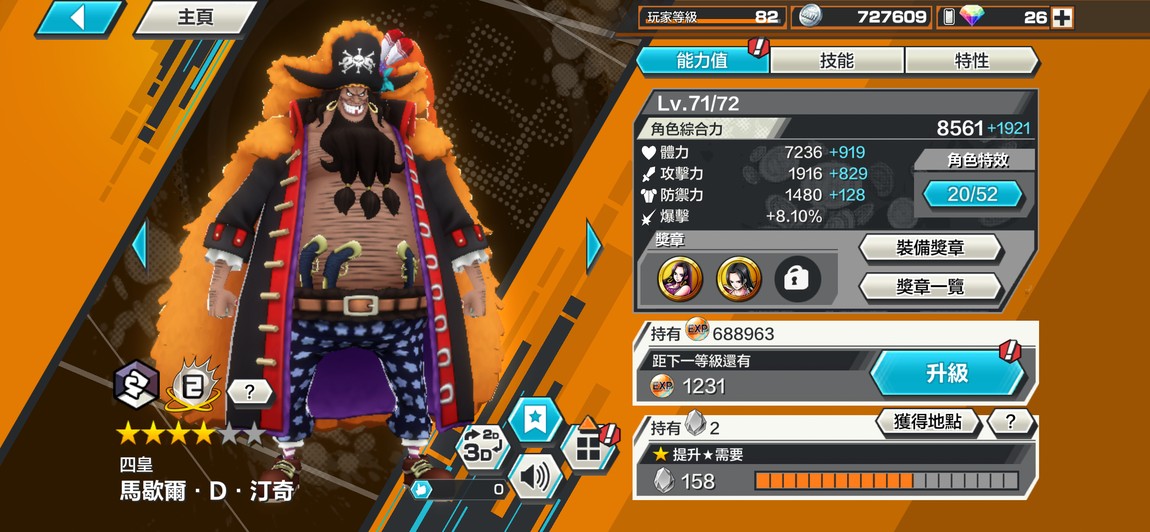Viewport: 1150px width, 532px height.
Task: Select the first equipped medal slot
Action: click(x=680, y=280)
